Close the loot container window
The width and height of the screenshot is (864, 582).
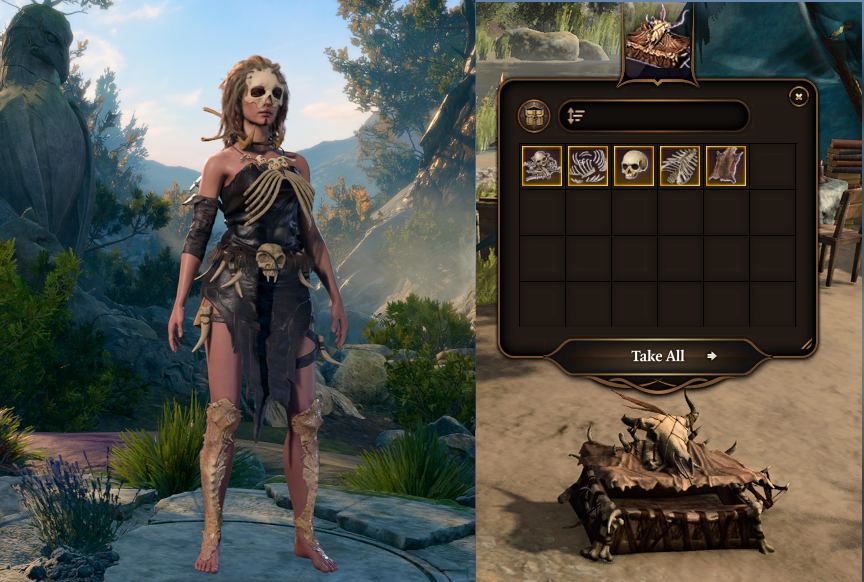click(798, 96)
